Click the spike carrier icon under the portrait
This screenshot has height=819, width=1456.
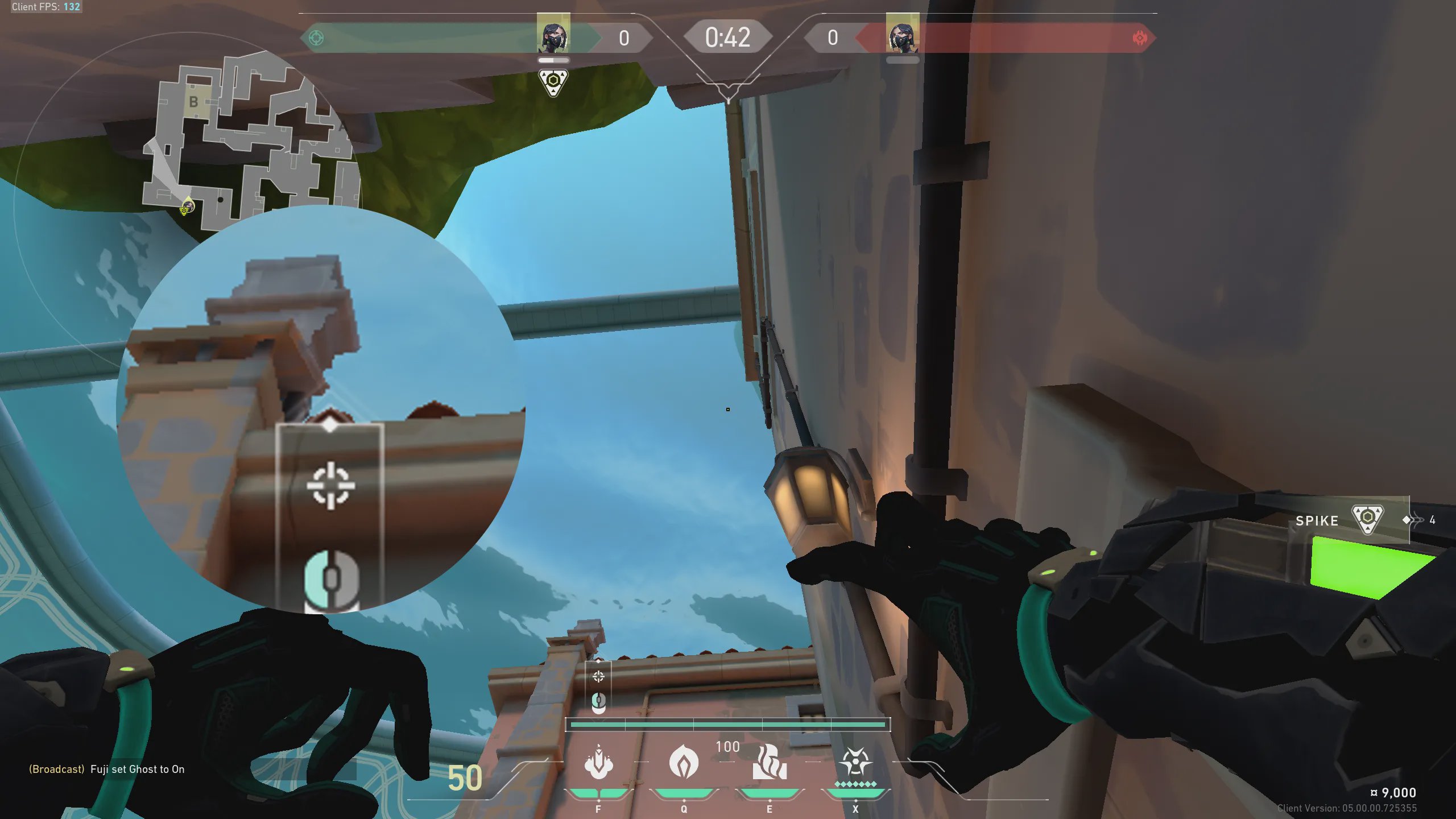point(553,82)
